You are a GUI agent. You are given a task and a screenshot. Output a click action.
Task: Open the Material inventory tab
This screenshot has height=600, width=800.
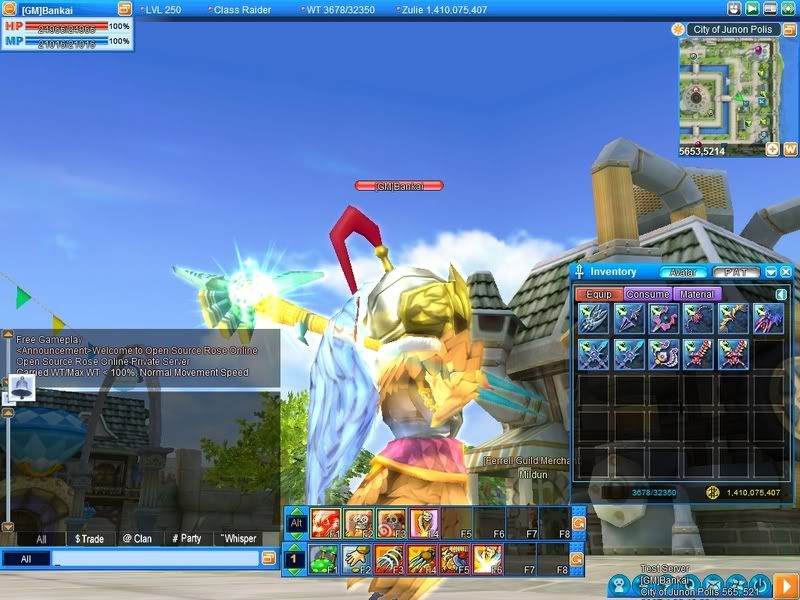(x=694, y=295)
